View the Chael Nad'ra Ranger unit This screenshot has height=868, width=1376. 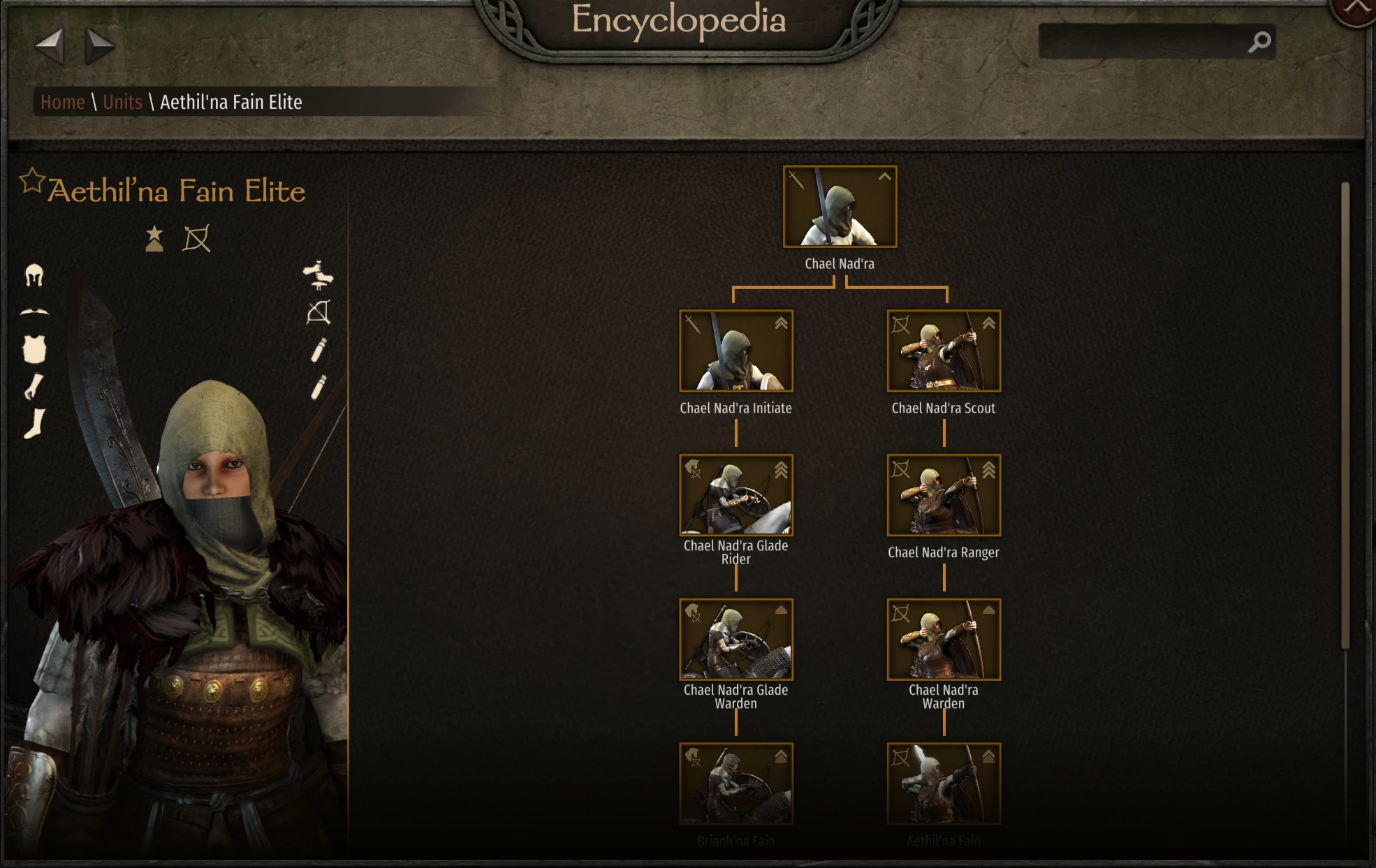pyautogui.click(x=944, y=495)
